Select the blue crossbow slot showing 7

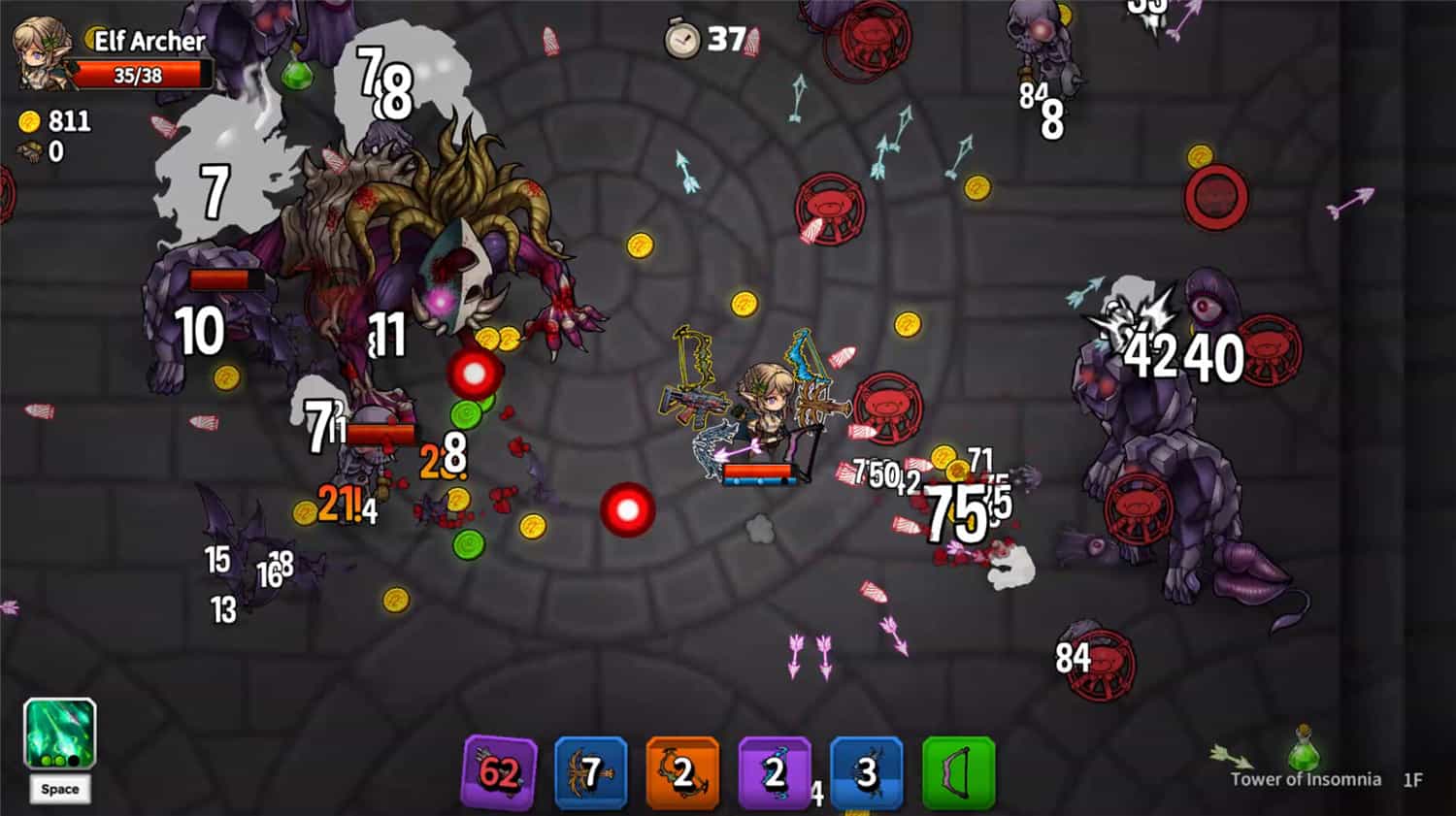click(591, 772)
